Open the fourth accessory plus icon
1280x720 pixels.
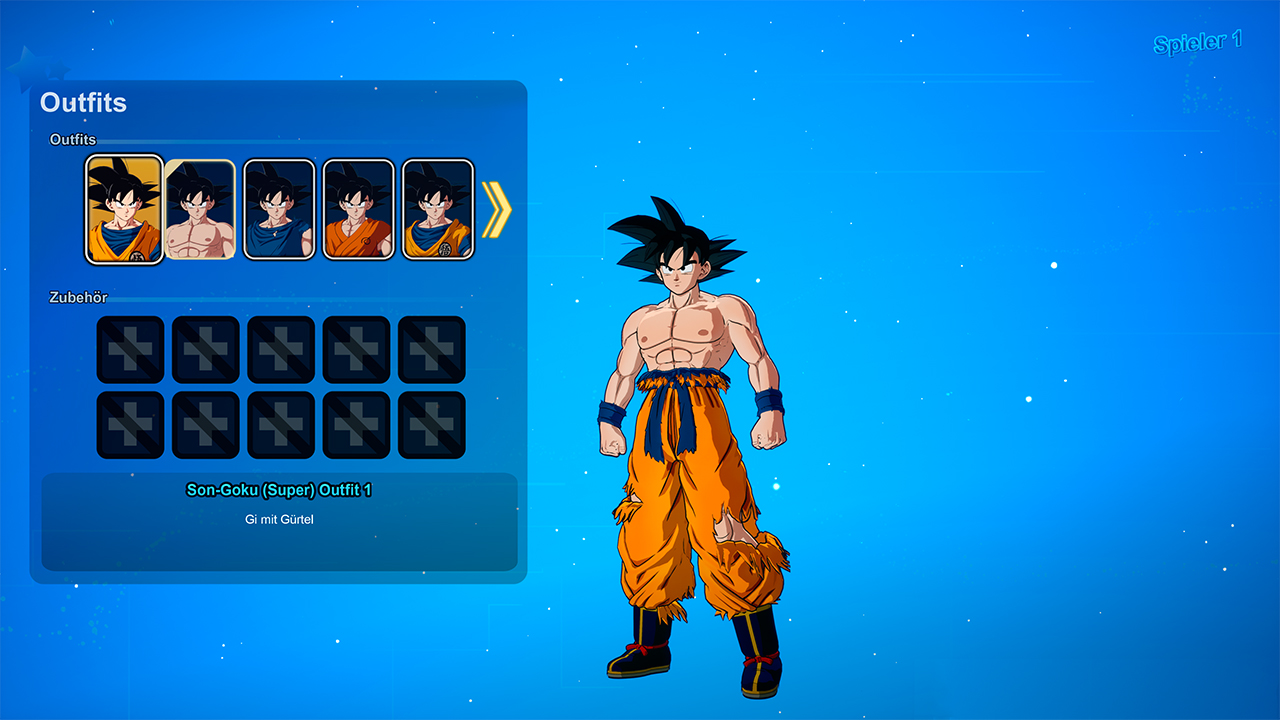[x=356, y=351]
